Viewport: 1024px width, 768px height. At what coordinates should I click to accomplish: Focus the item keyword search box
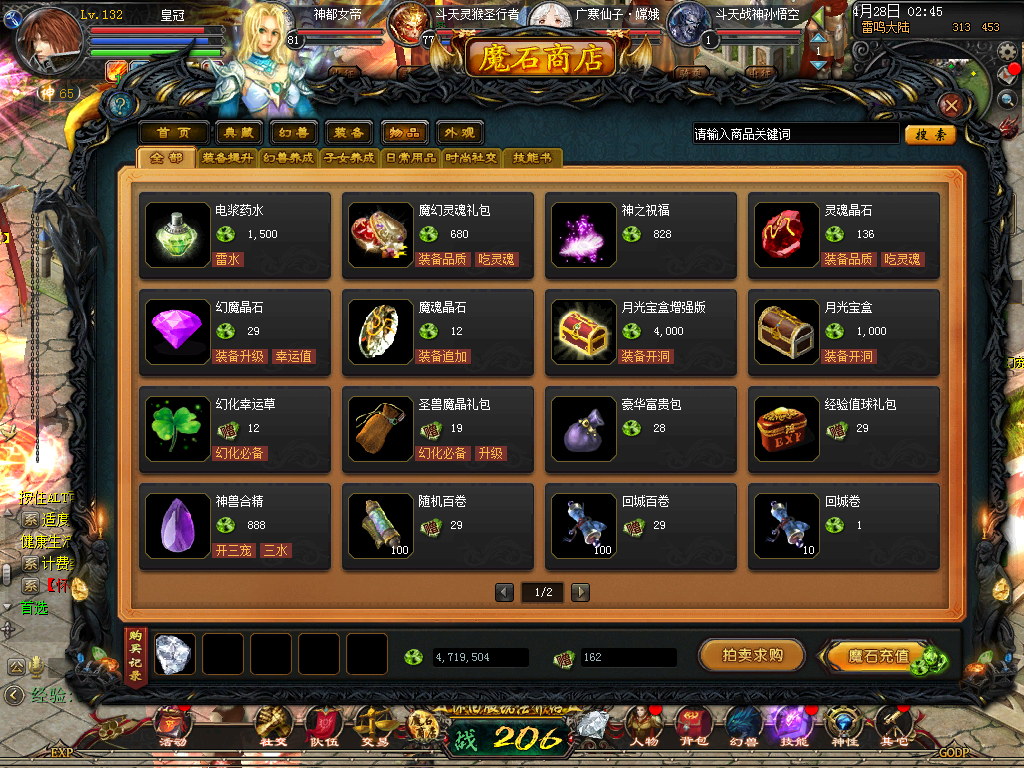click(x=795, y=134)
